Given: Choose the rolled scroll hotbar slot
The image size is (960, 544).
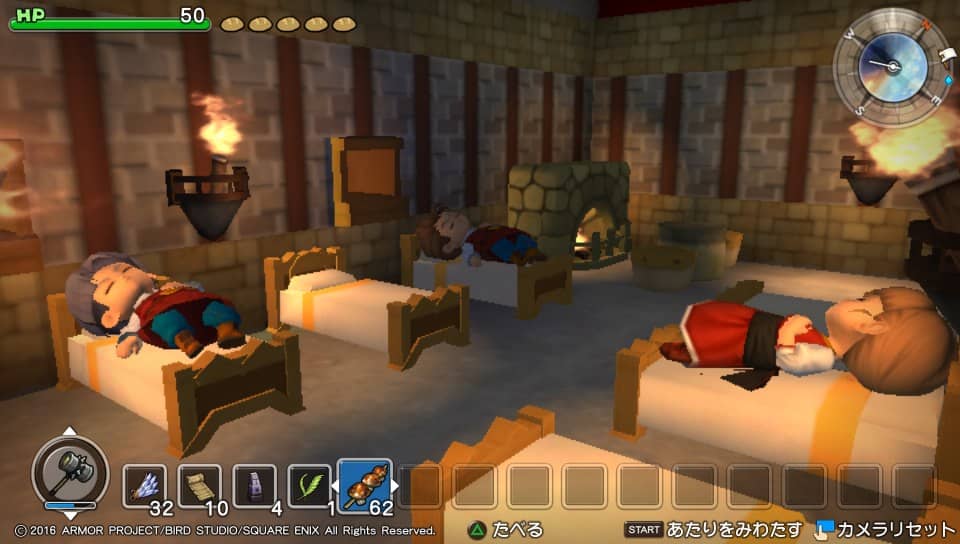Looking at the screenshot, I should (x=199, y=486).
